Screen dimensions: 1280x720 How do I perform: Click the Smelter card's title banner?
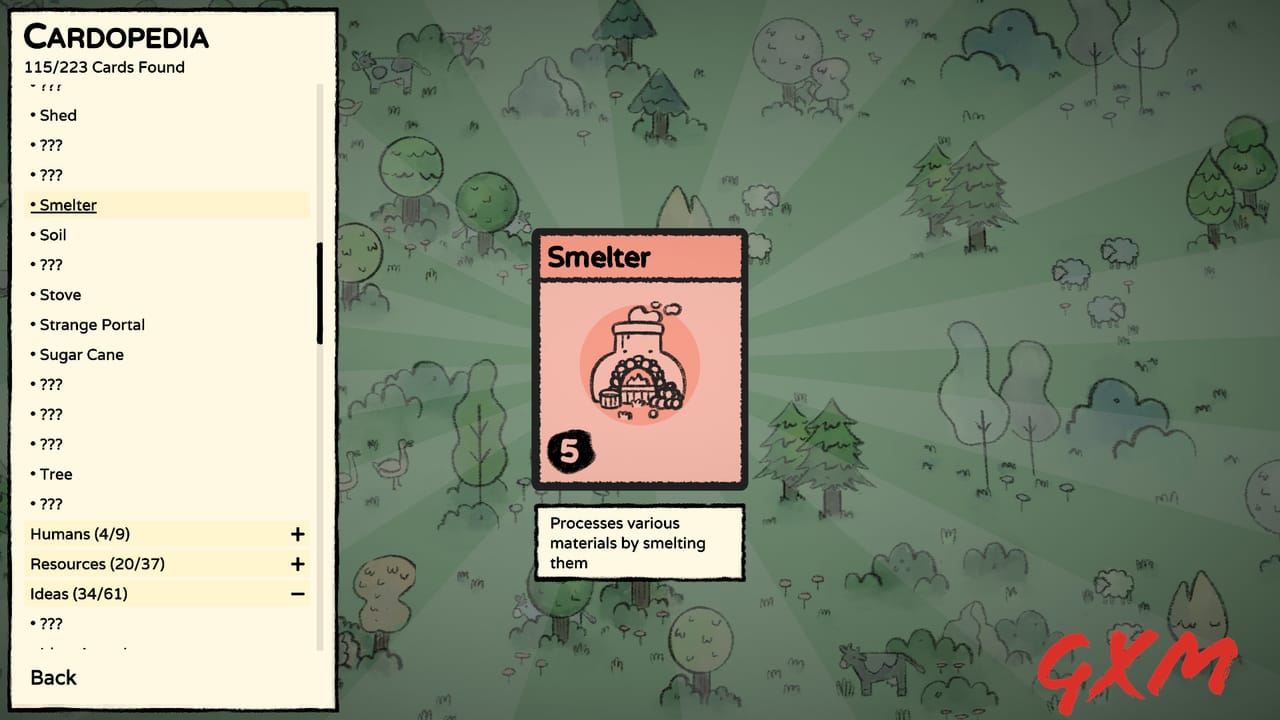pos(640,257)
